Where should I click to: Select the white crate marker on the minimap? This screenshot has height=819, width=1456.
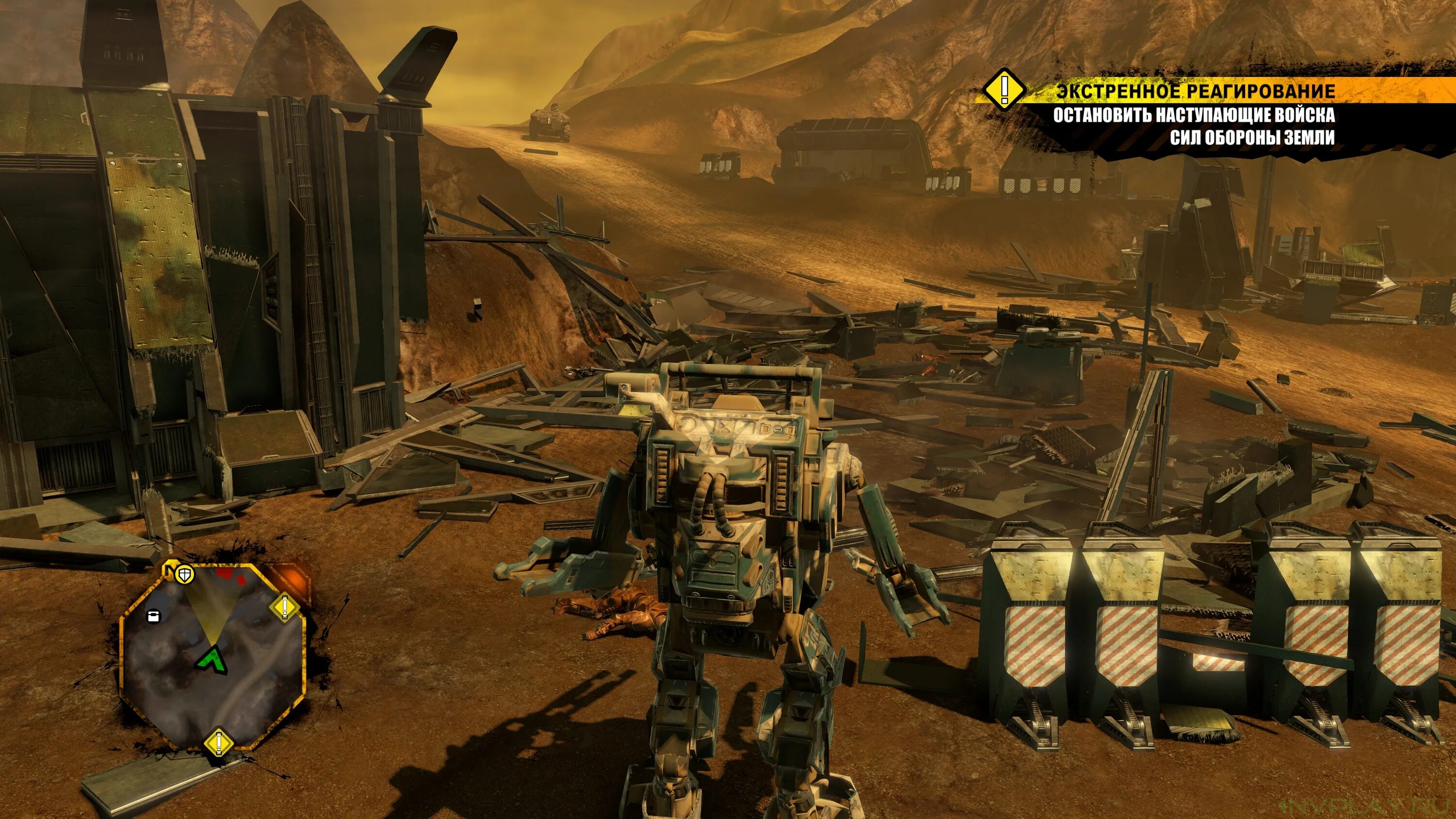pos(152,616)
